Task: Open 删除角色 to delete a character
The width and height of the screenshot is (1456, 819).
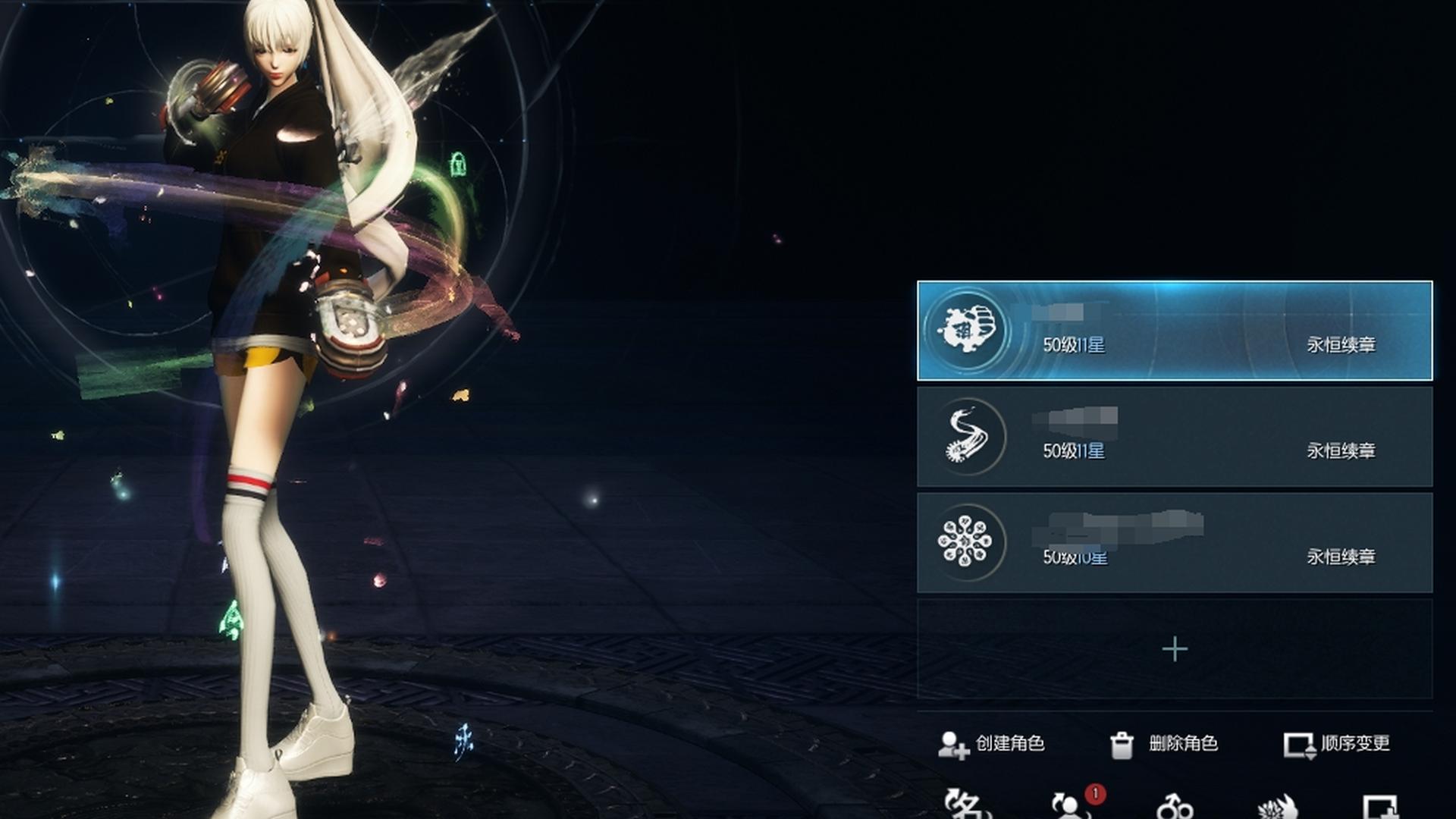Action: click(x=1164, y=744)
